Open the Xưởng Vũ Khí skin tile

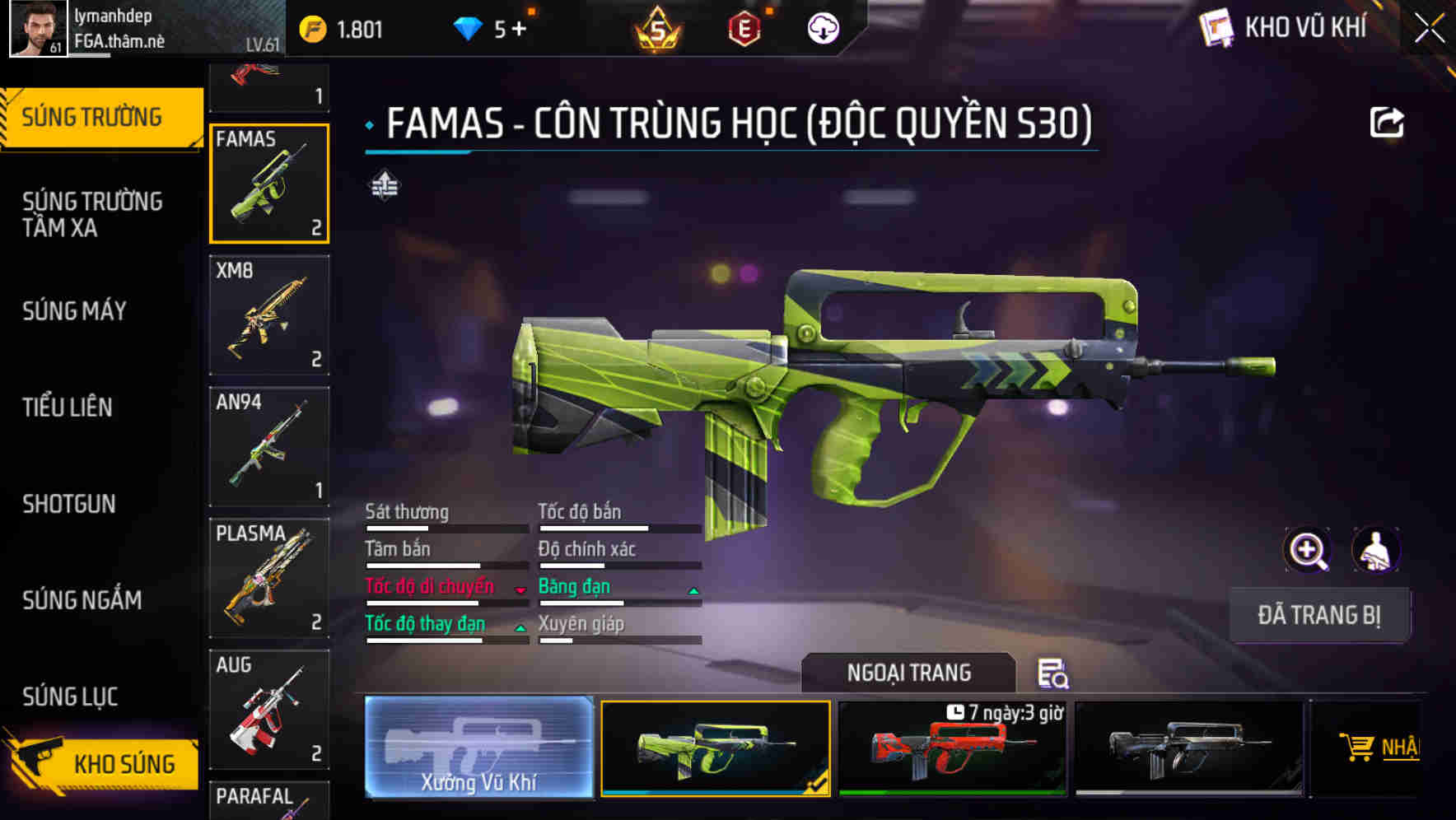(x=478, y=748)
